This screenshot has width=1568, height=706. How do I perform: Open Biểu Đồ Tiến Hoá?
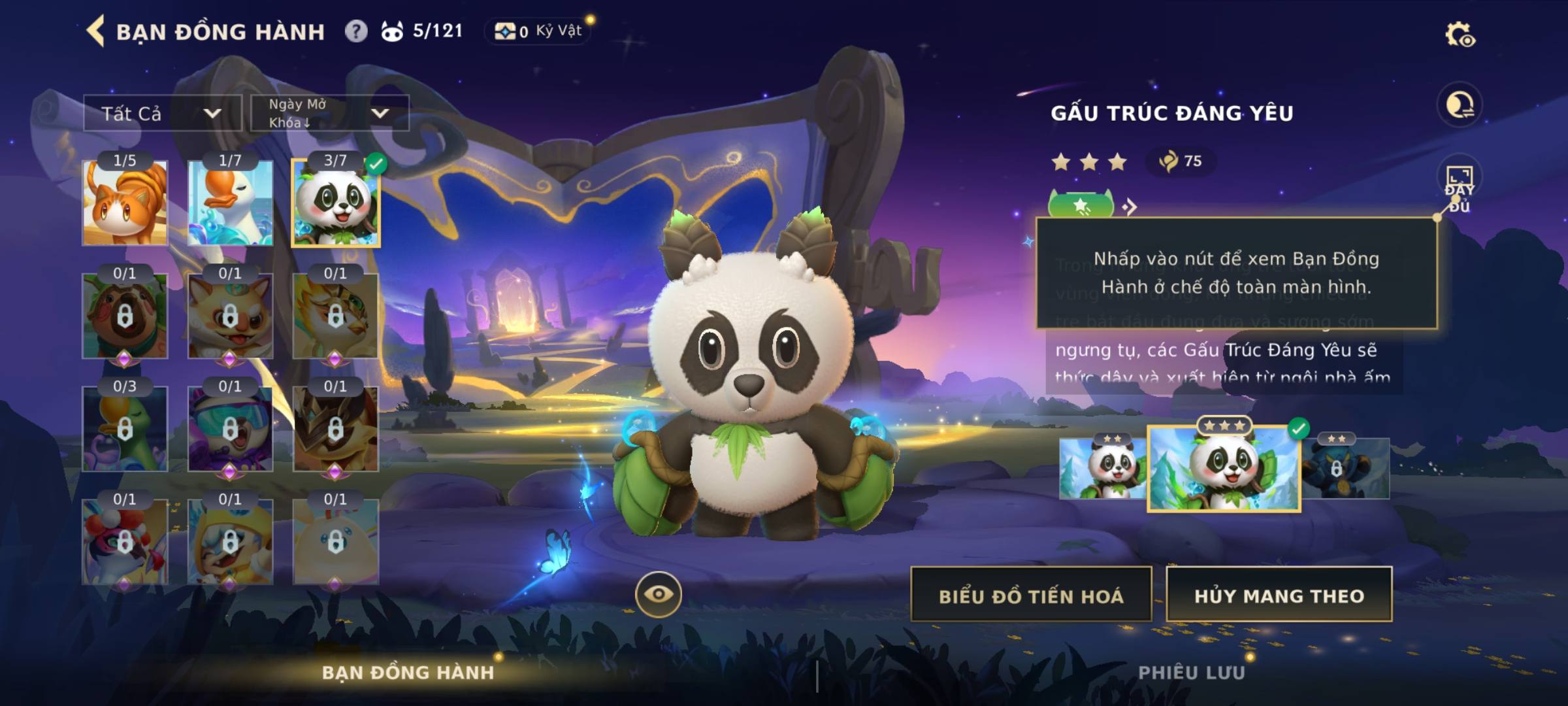[x=1031, y=596]
